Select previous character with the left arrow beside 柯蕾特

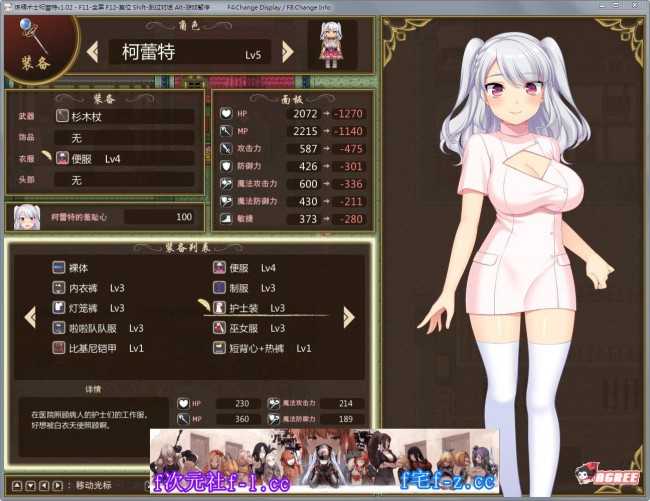92,51
